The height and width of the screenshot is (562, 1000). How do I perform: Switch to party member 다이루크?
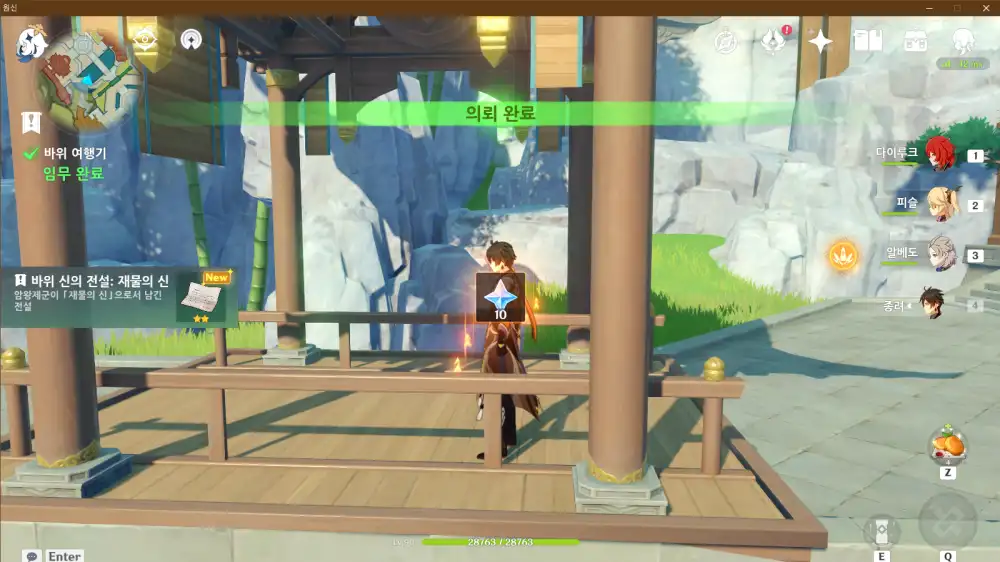pyautogui.click(x=939, y=154)
